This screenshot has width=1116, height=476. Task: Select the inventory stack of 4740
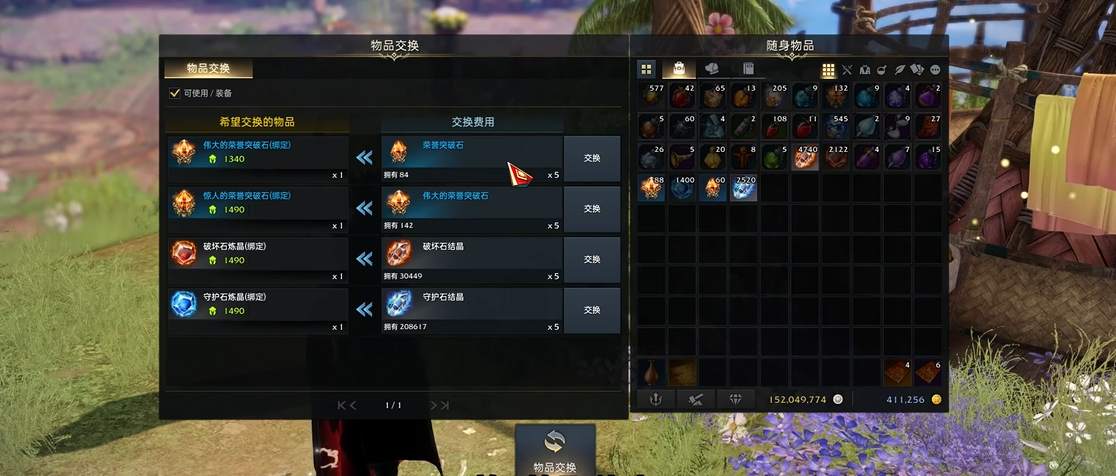point(806,157)
